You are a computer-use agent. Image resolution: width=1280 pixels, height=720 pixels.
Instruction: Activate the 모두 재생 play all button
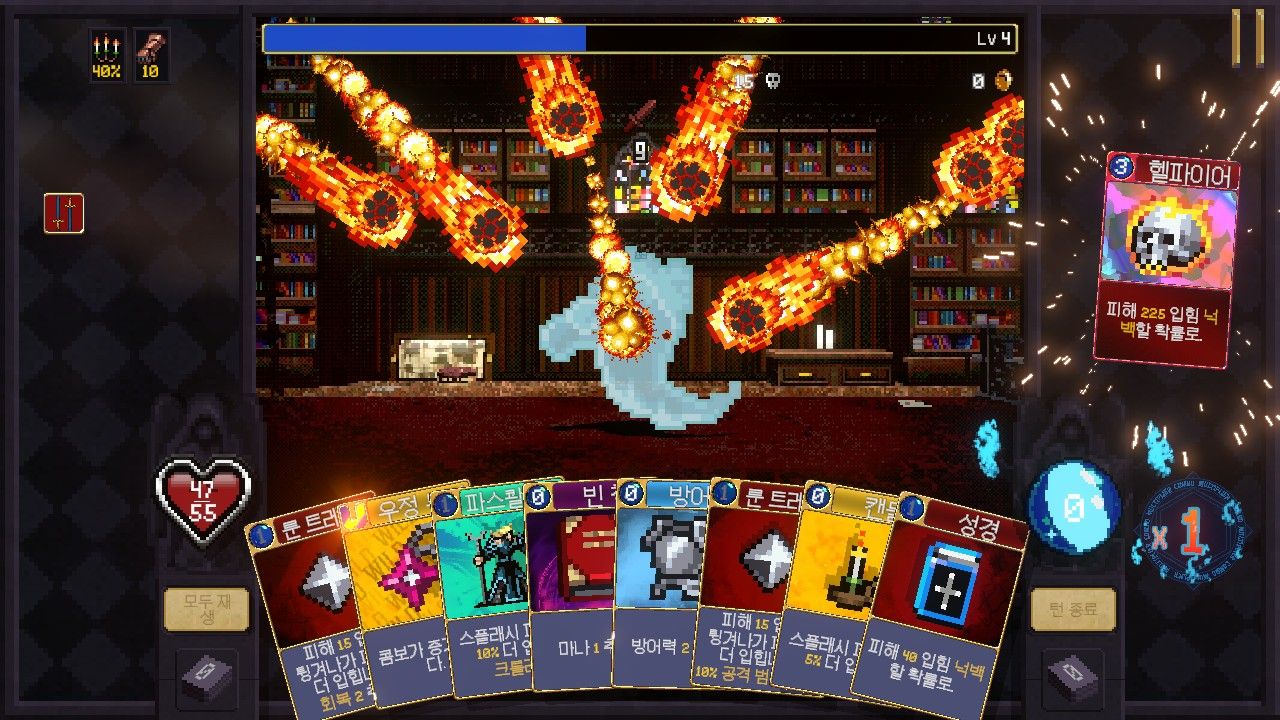pos(206,609)
